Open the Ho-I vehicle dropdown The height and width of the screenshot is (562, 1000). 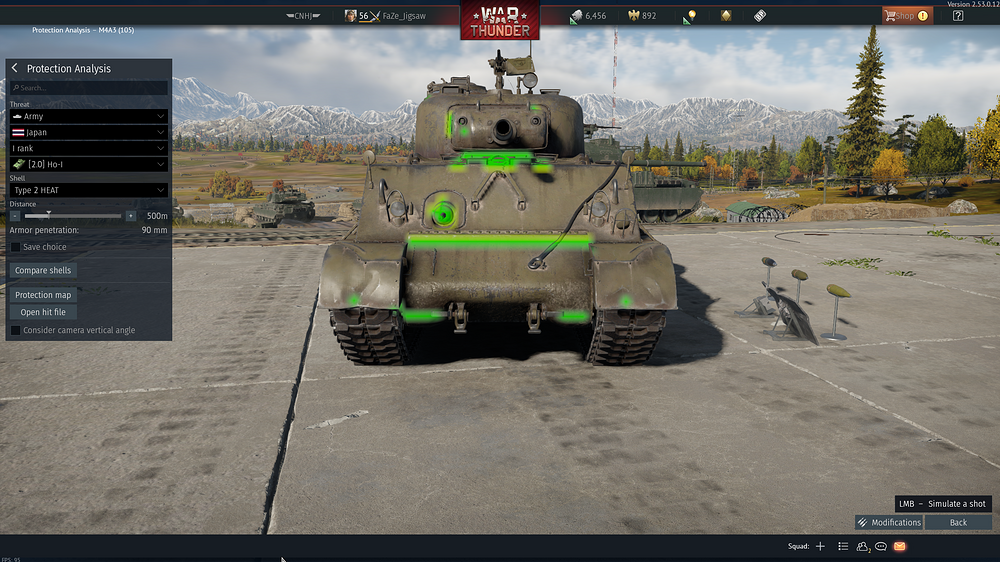pos(88,164)
